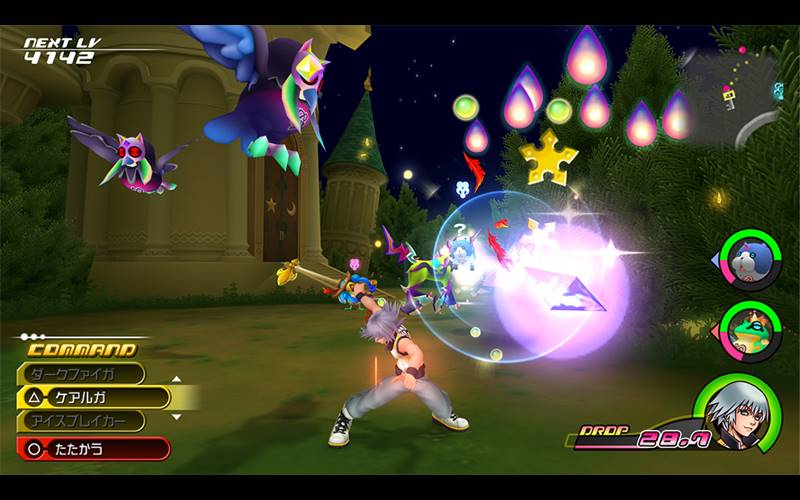This screenshot has width=800, height=500.
Task: Click the command deck down arrow
Action: 177,416
